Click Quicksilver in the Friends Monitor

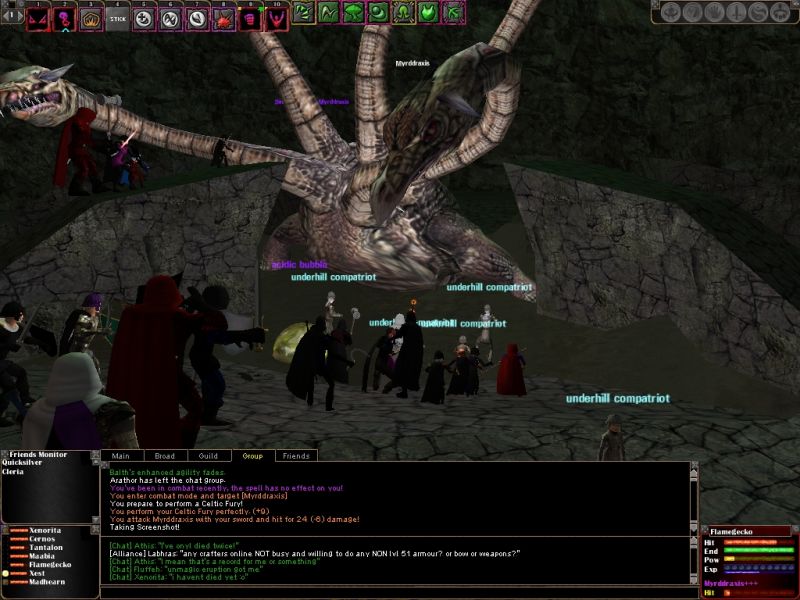[x=22, y=463]
